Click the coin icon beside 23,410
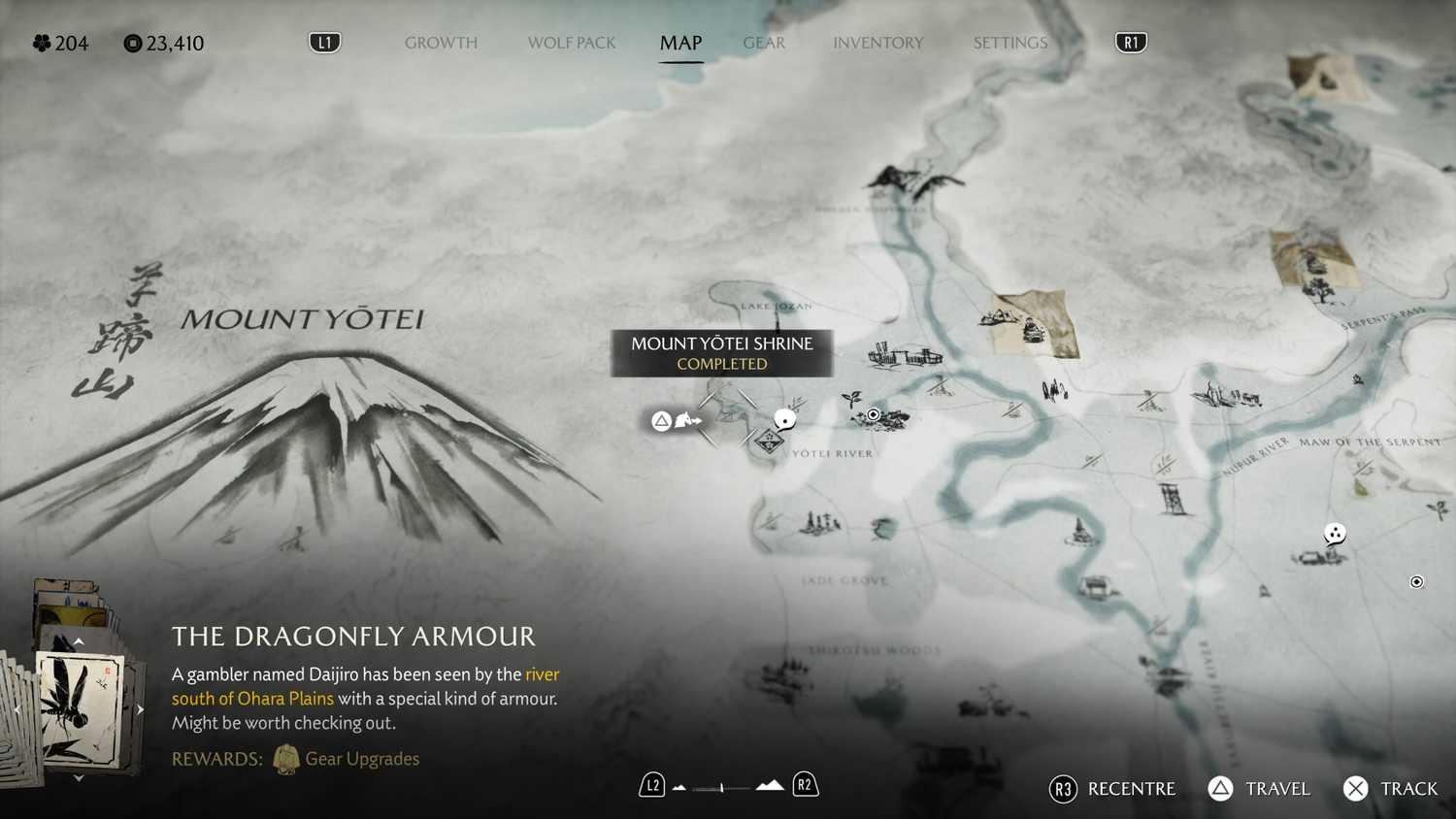The height and width of the screenshot is (819, 1456). 131,43
